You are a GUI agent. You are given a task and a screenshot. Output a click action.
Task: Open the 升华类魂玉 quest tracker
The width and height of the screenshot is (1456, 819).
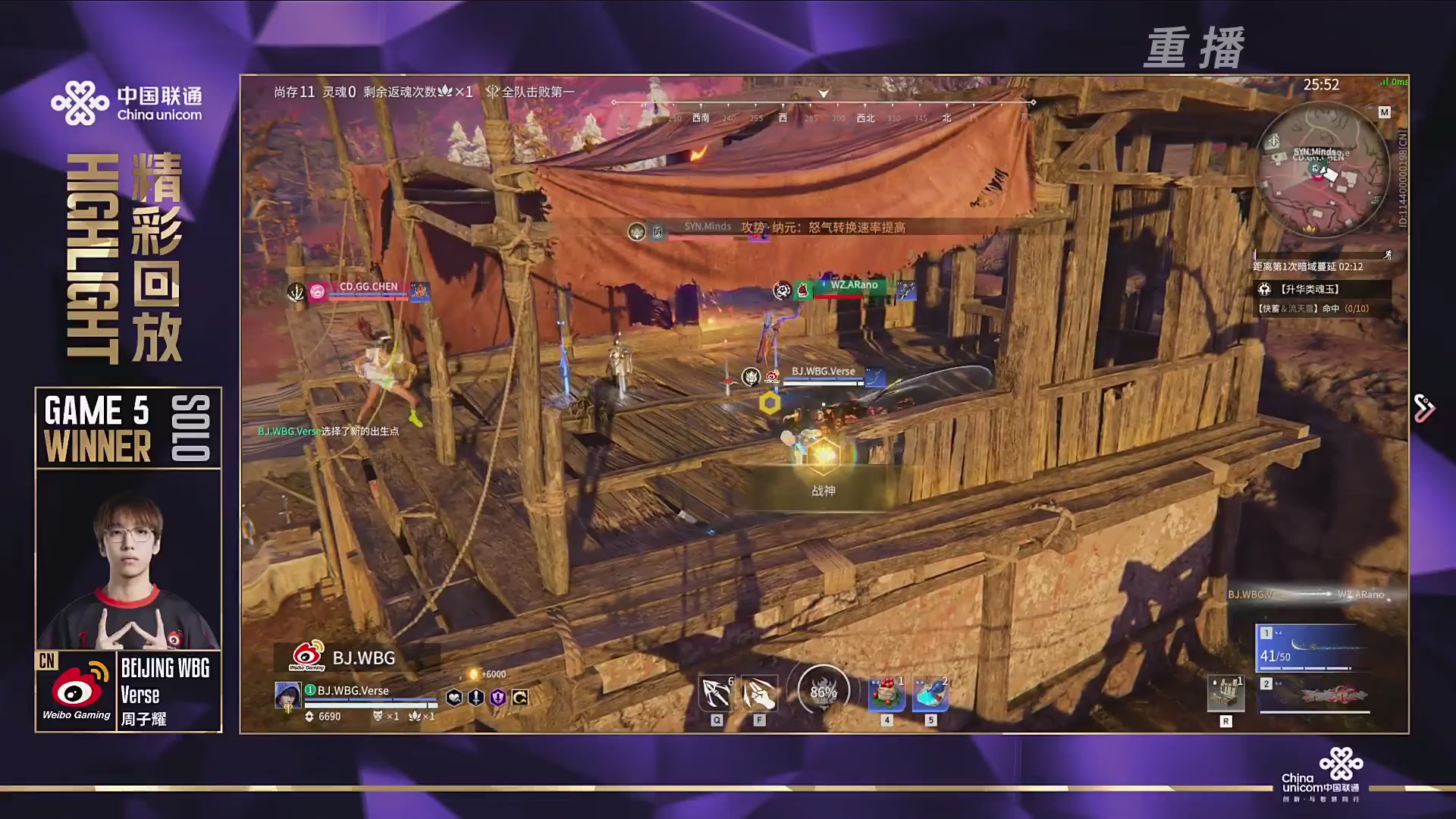1322,289
